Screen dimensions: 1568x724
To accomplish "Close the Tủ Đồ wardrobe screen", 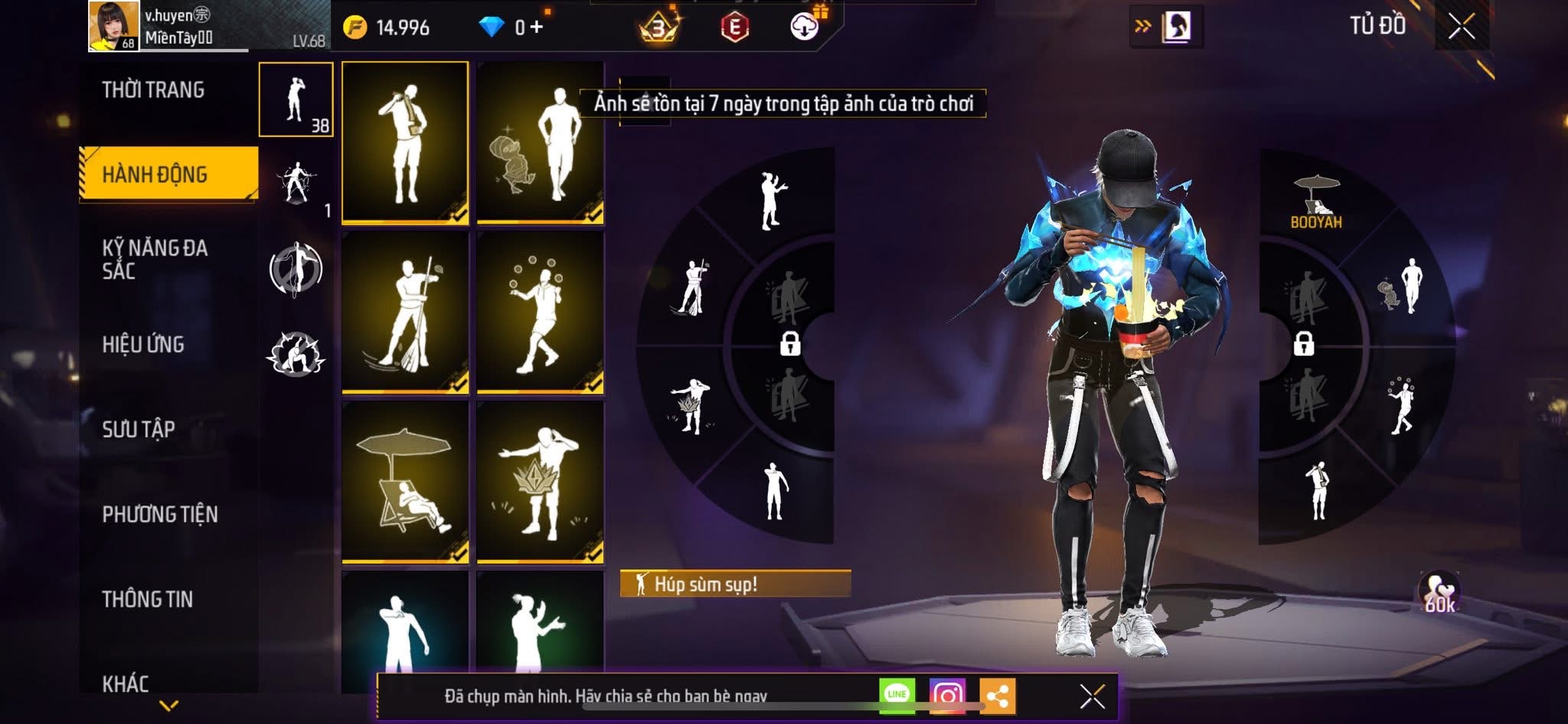I will coord(1461,27).
